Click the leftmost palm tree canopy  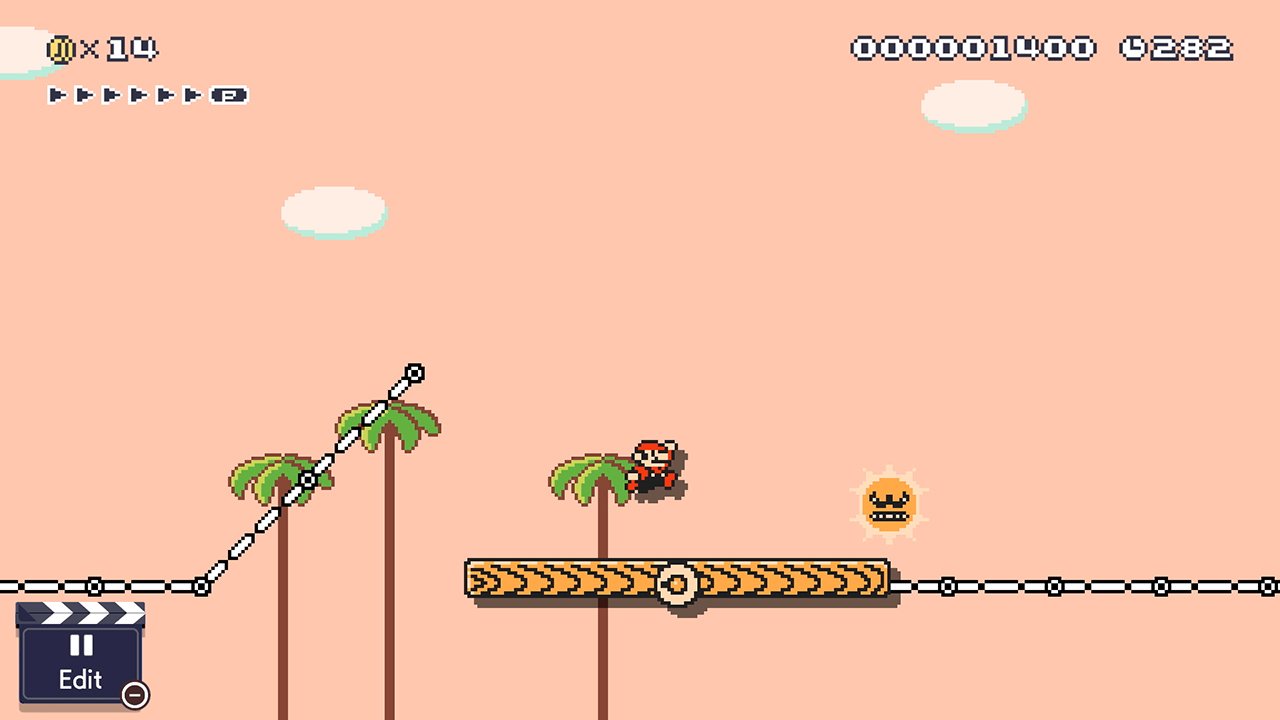click(262, 475)
